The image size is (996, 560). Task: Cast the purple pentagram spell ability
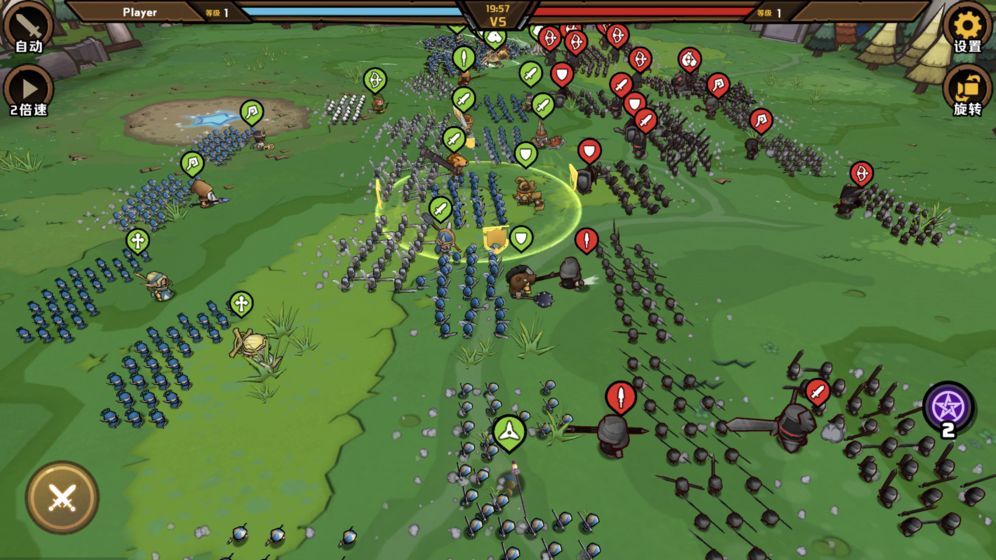point(947,407)
